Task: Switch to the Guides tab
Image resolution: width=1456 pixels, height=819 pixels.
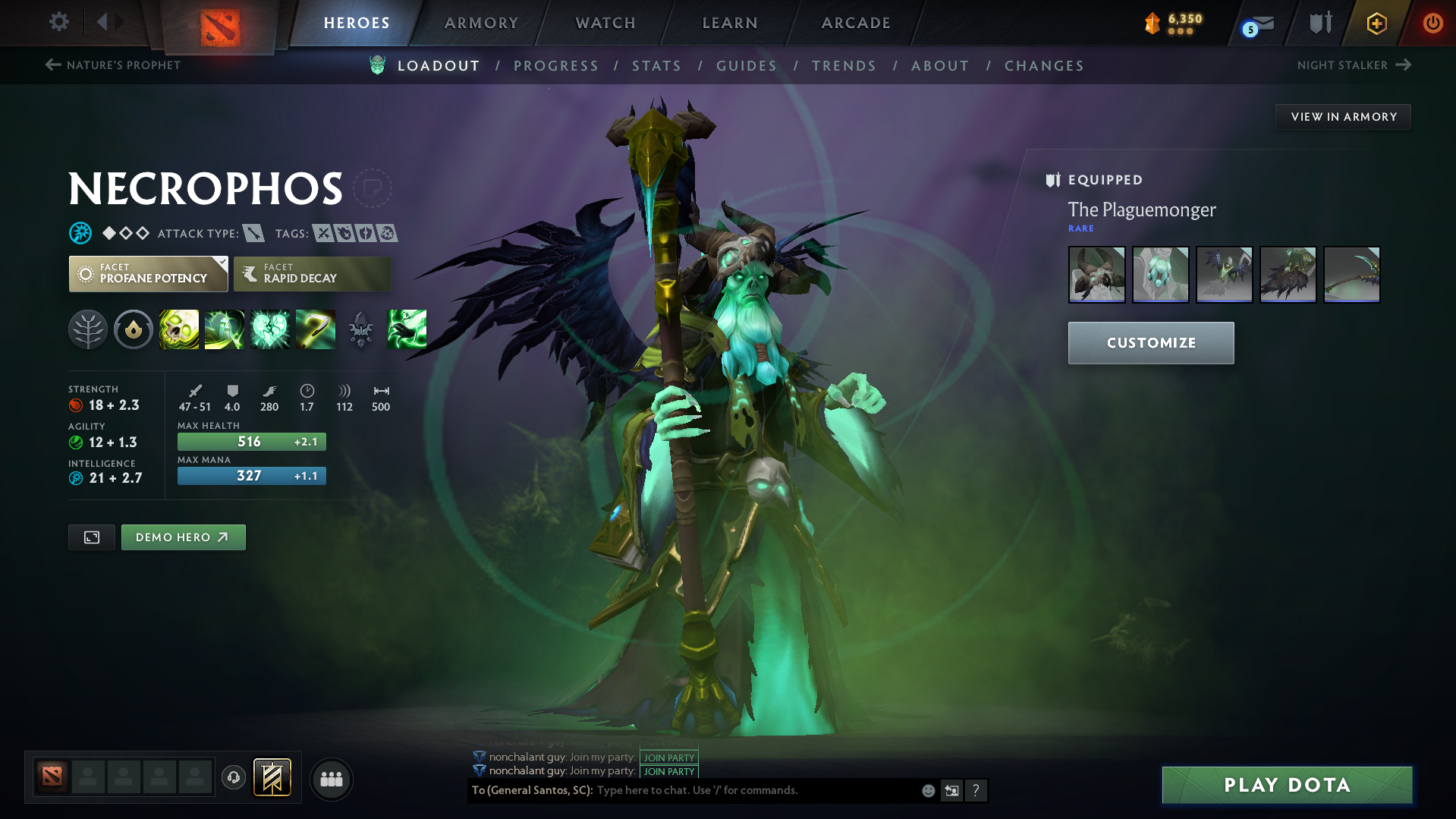Action: pos(746,66)
